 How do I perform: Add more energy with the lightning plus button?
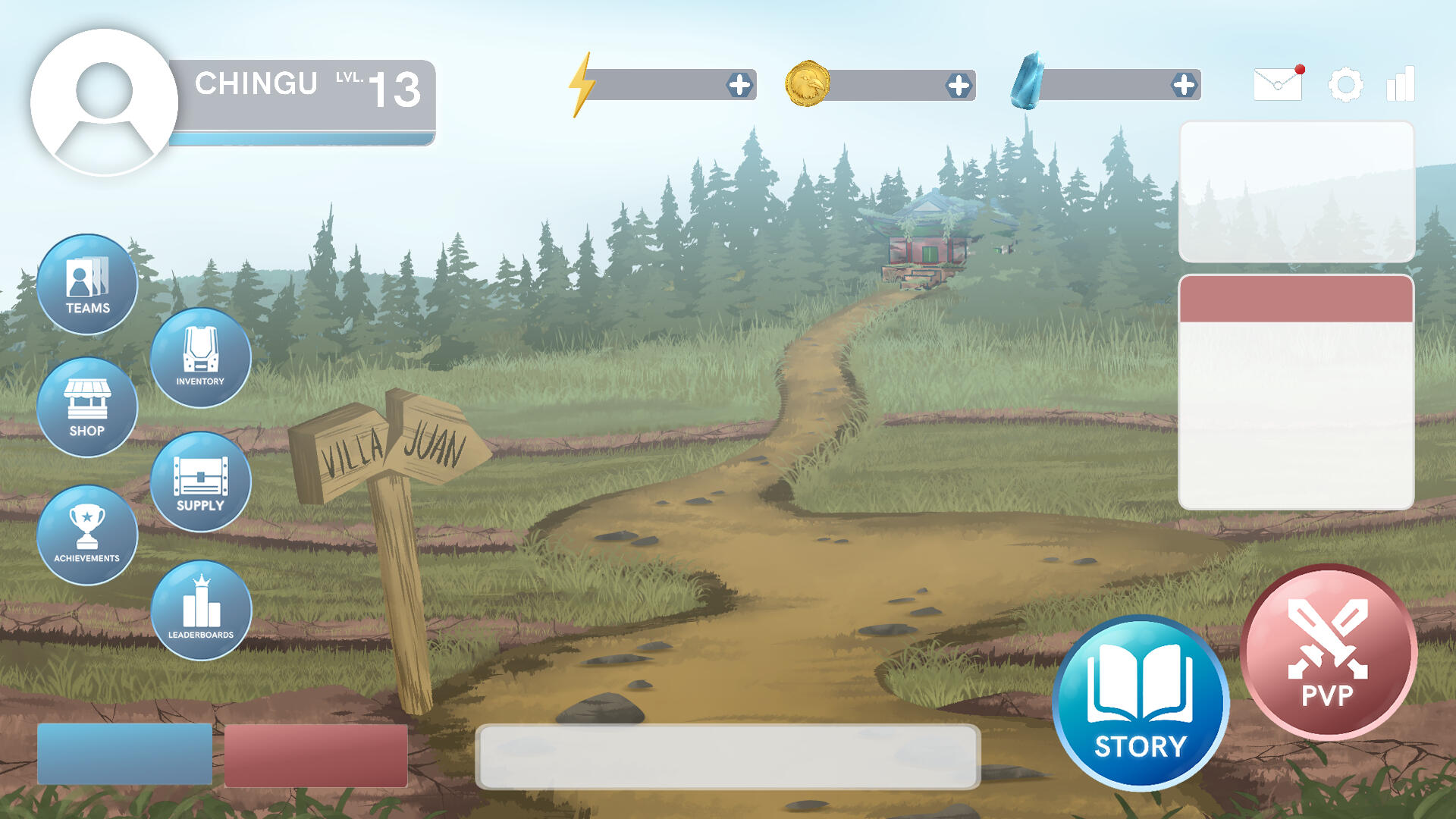(x=739, y=85)
